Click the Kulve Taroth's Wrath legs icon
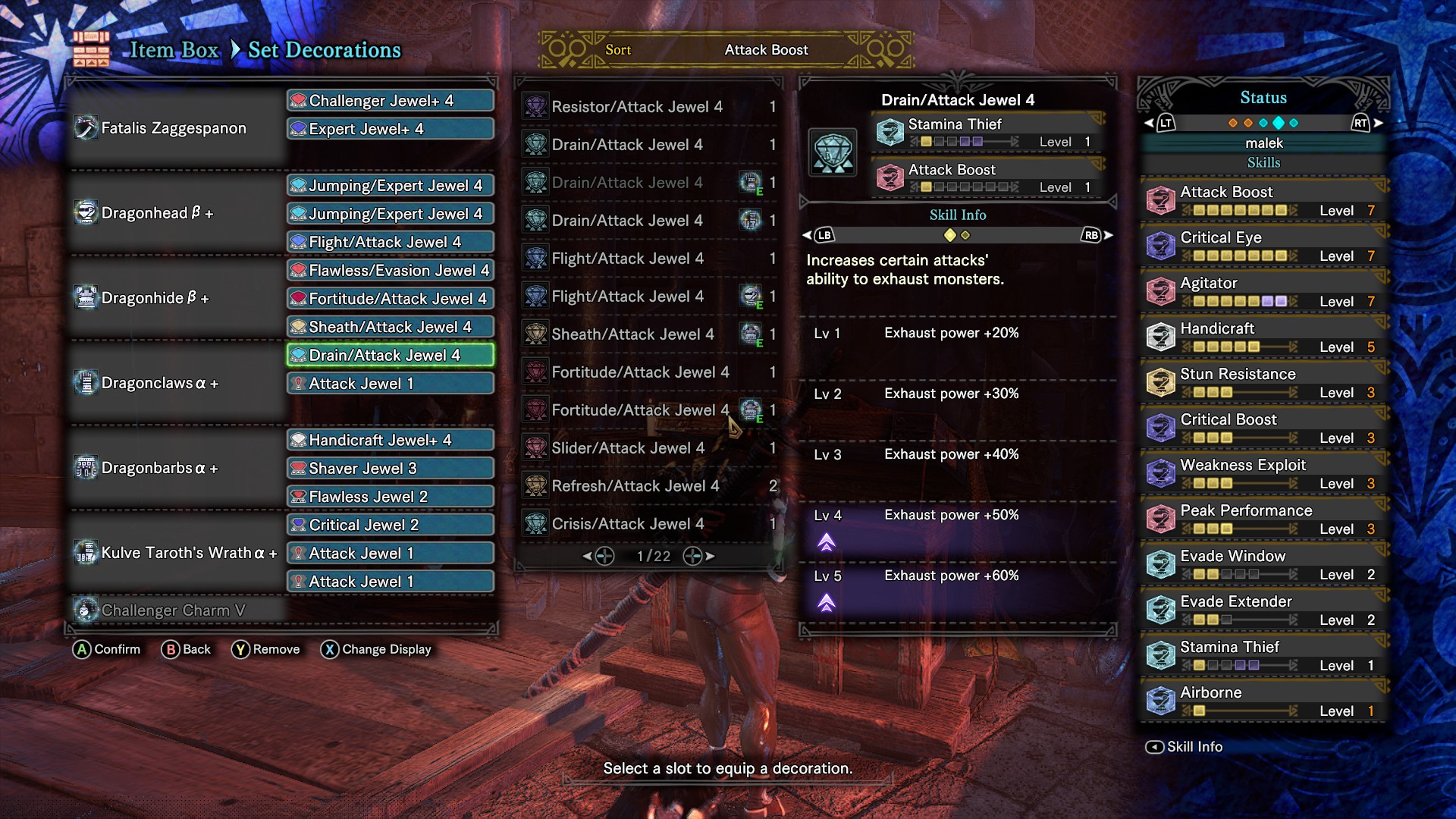Image resolution: width=1456 pixels, height=819 pixels. (x=86, y=553)
